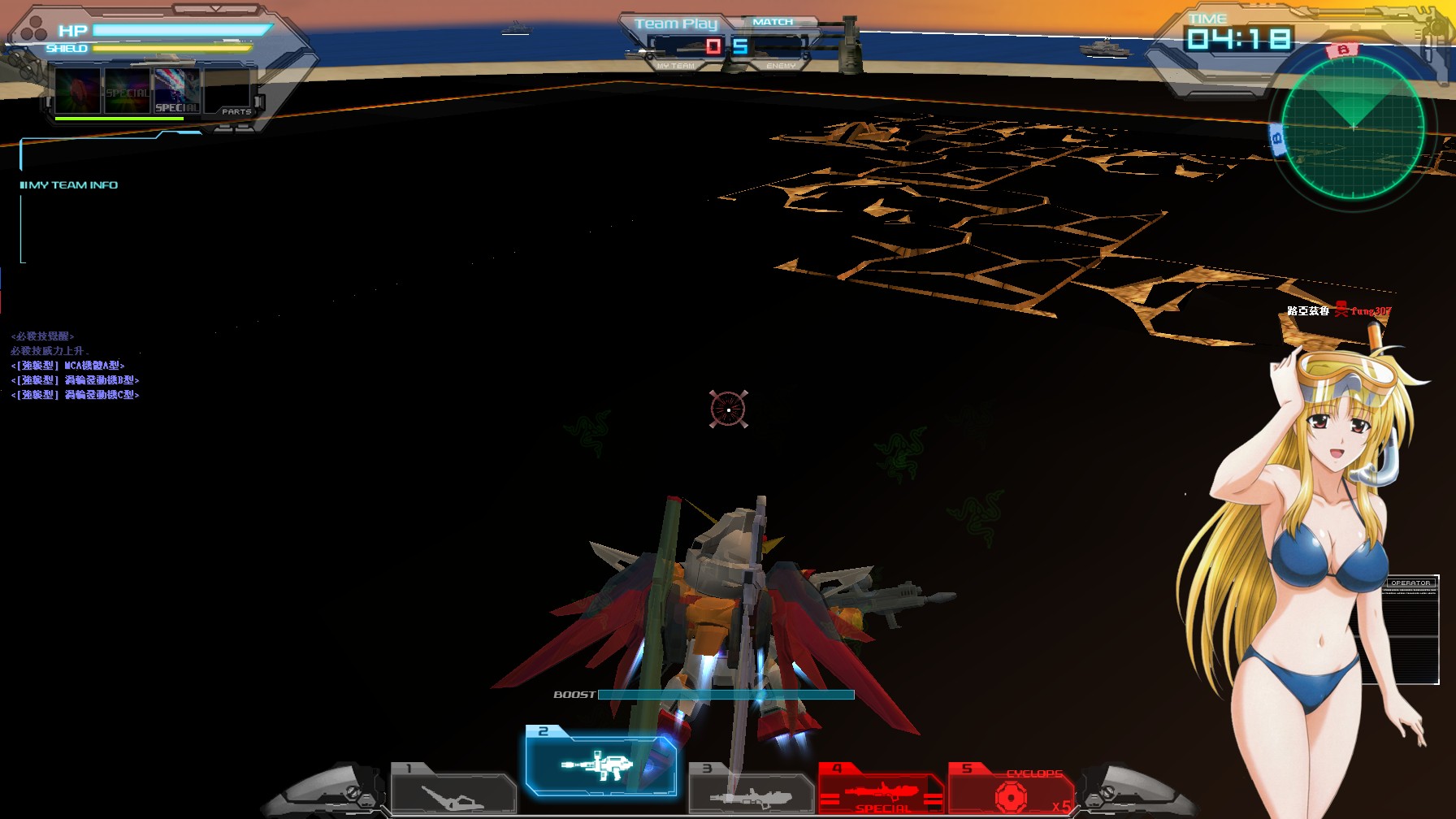1456x819 pixels.
Task: Expand the ENEMY score tab
Action: 782,64
